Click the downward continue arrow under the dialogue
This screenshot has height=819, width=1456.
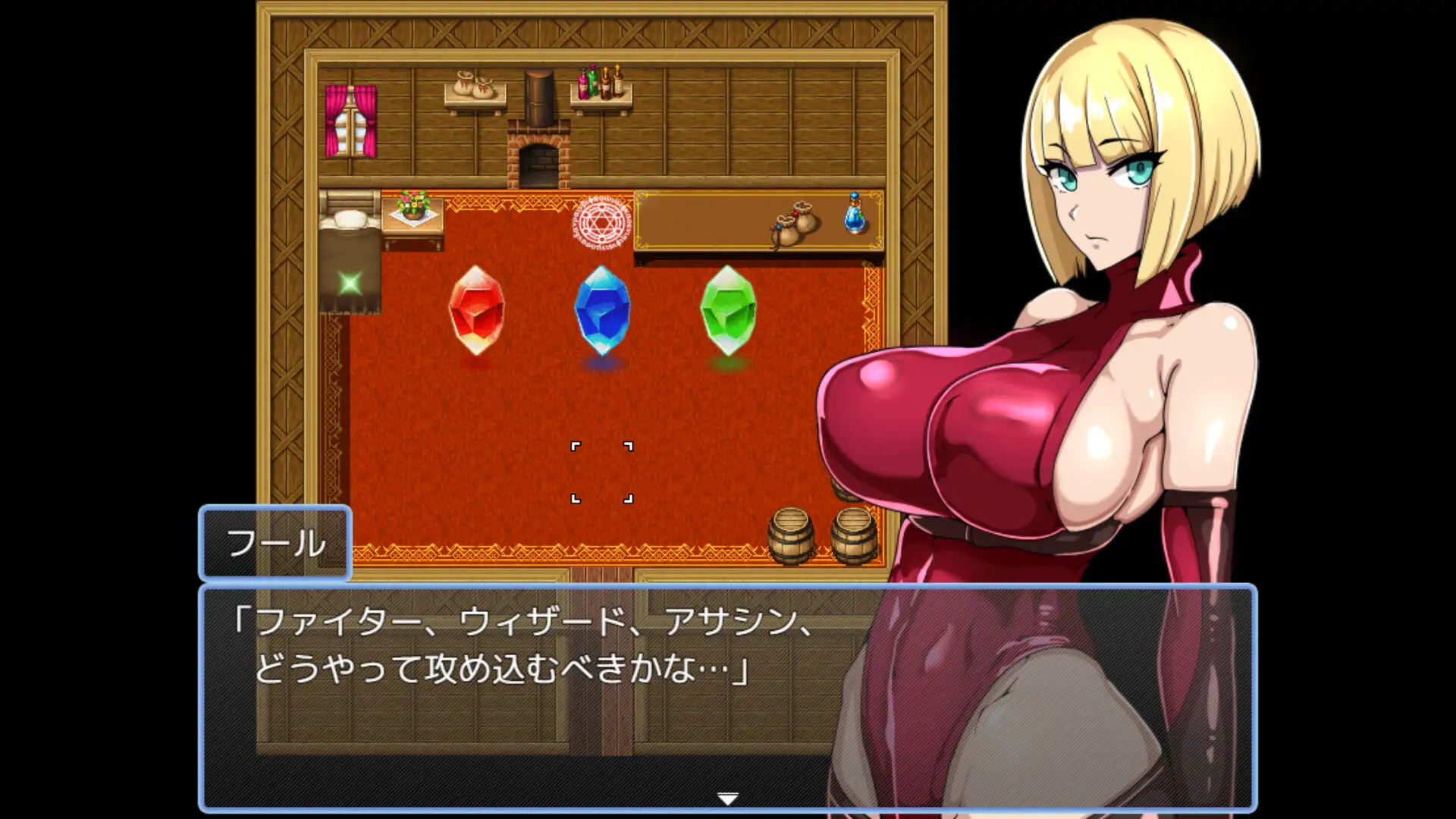727,799
